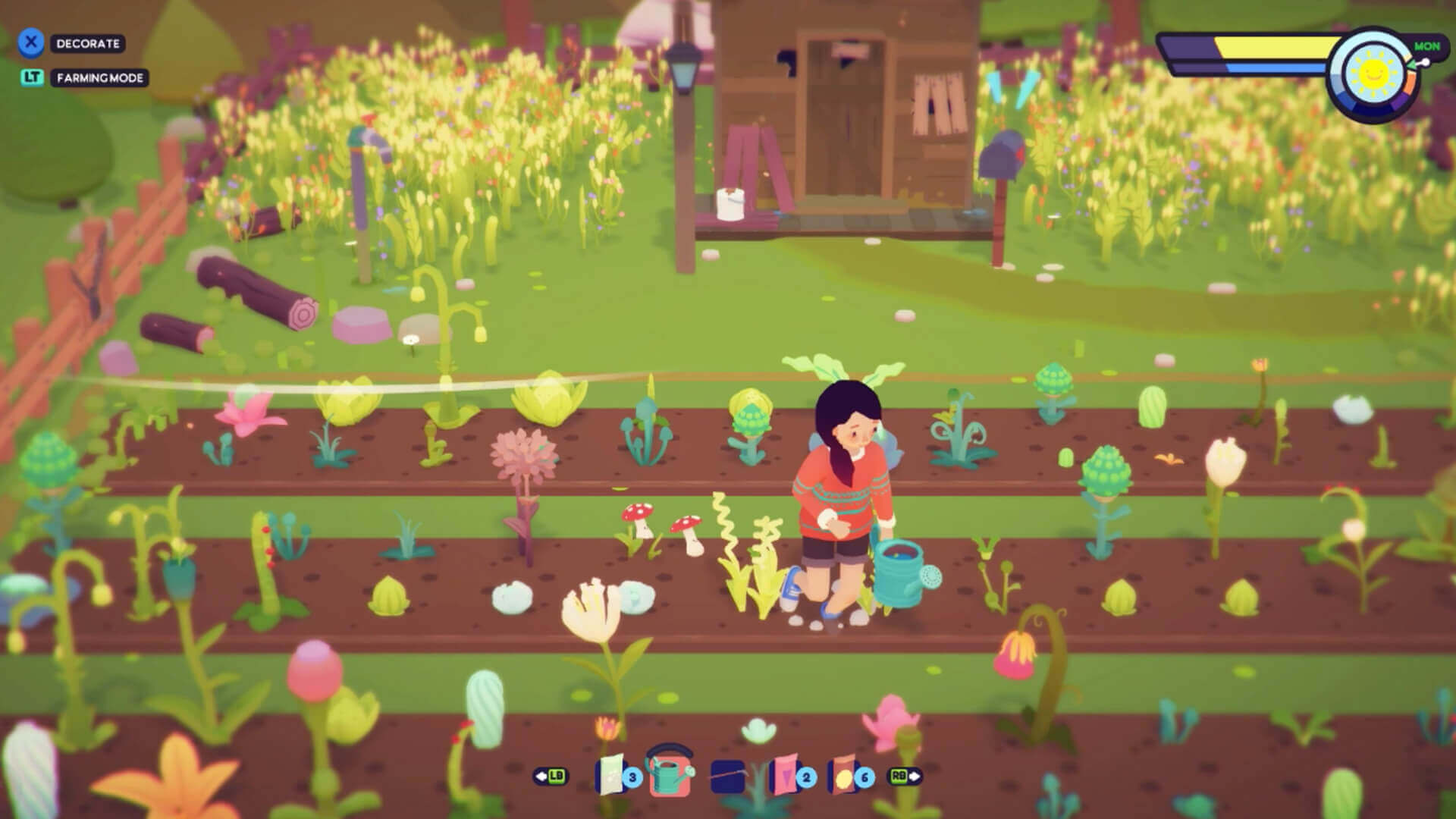Select the white seed packet showing 3
The height and width of the screenshot is (819, 1456).
tap(611, 773)
